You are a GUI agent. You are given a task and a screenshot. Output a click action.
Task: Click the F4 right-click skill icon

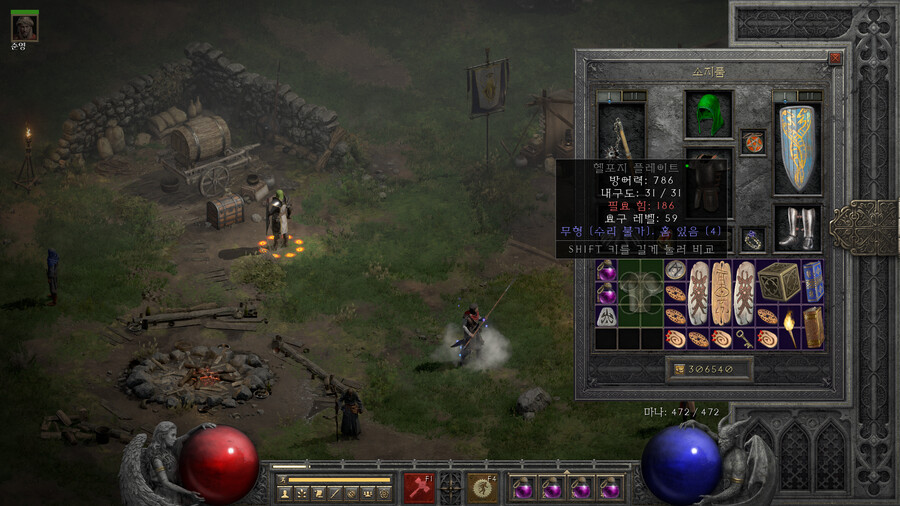pyautogui.click(x=484, y=487)
